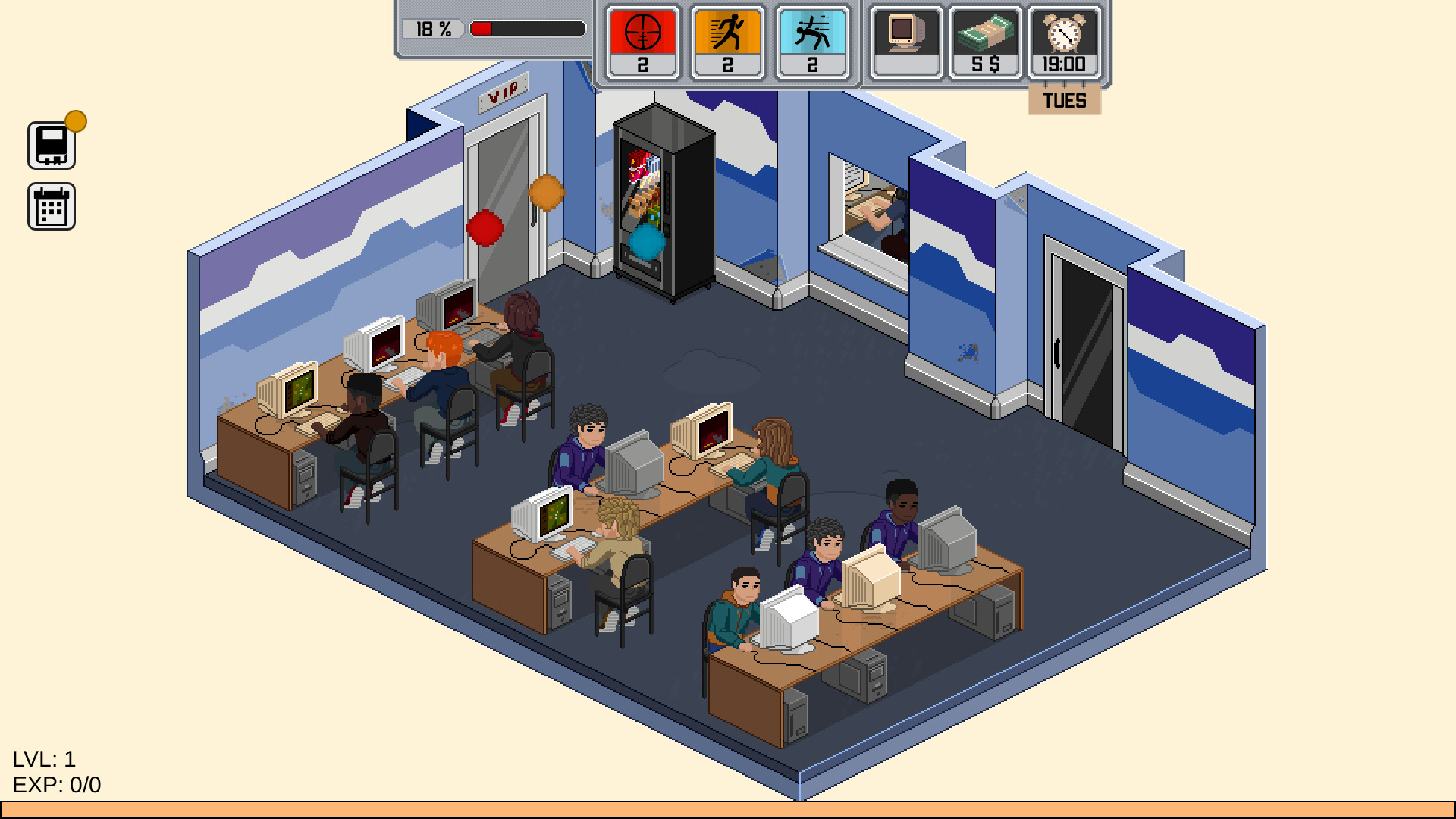1456x819 pixels.
Task: Select the red crosshair shooter genre icon
Action: [642, 30]
